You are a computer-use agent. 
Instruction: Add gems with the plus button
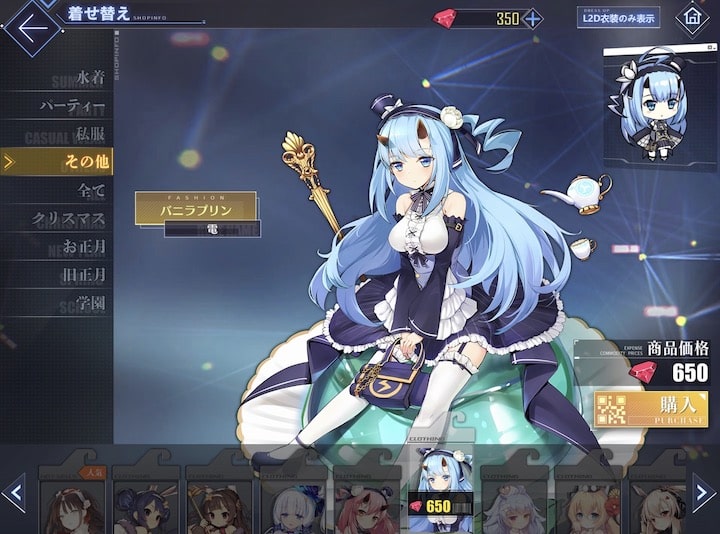533,18
